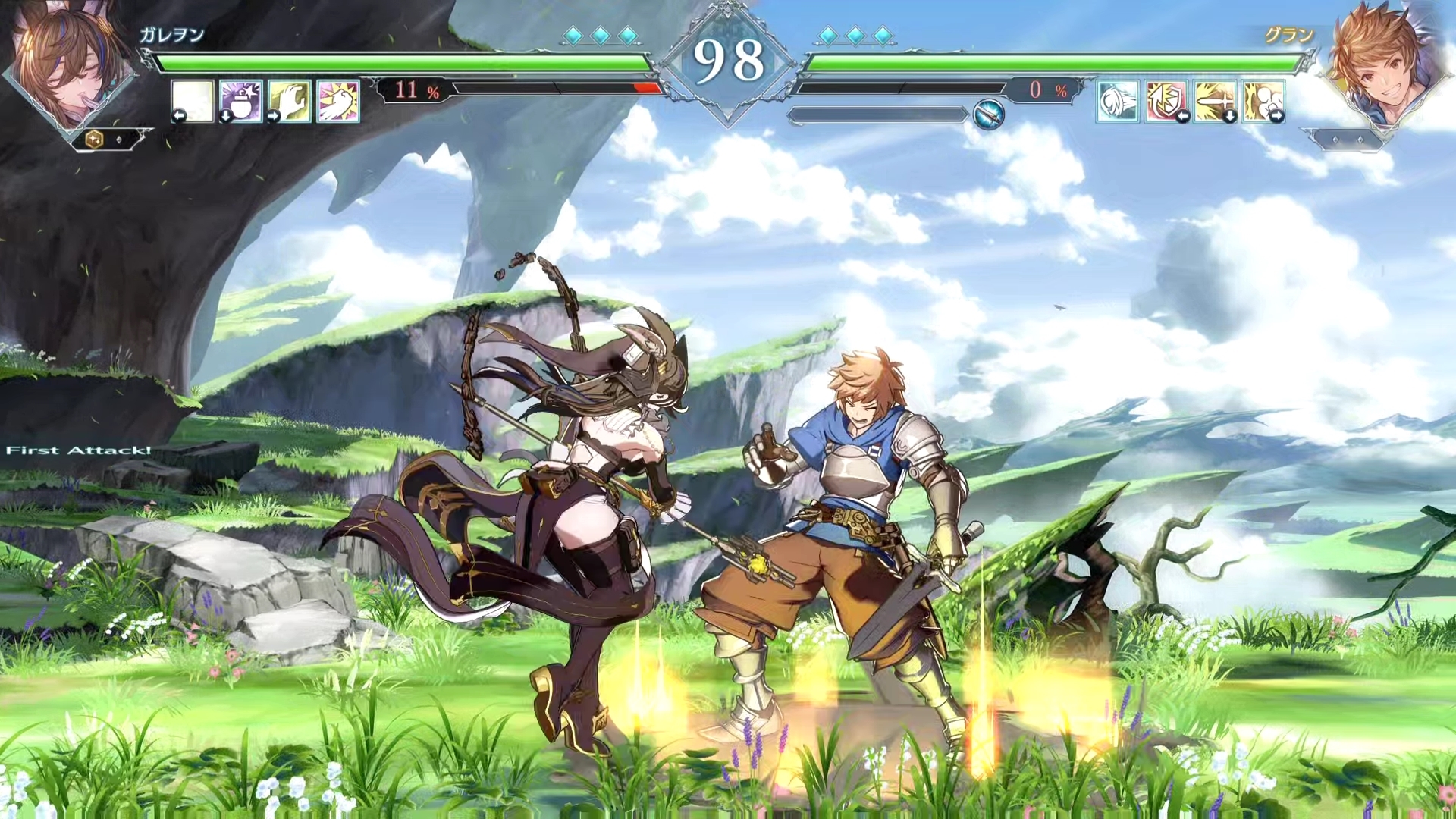Click the round blue glowing sword icon
The height and width of the screenshot is (819, 1456).
coord(989,115)
